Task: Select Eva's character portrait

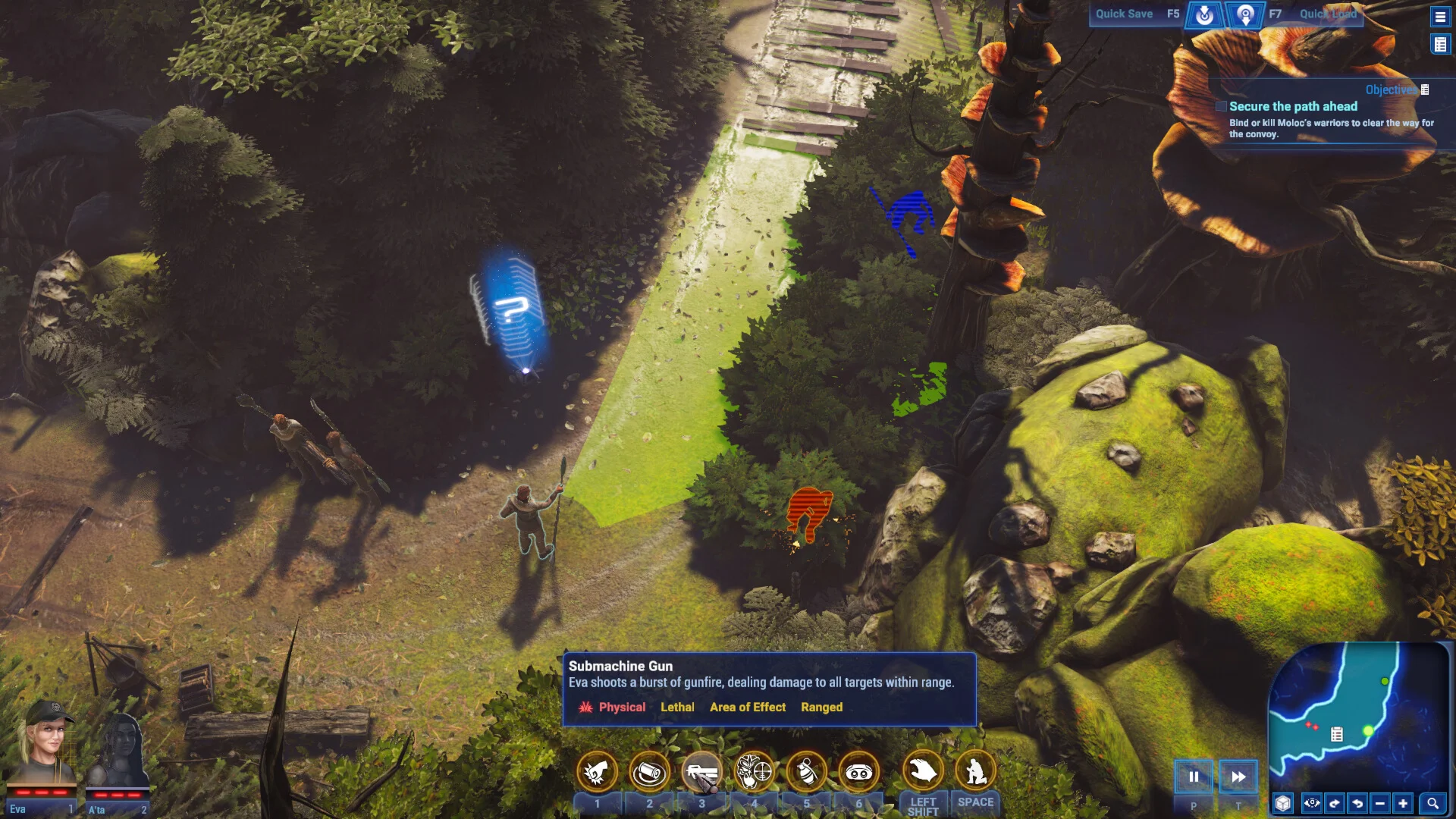Action: click(x=44, y=746)
